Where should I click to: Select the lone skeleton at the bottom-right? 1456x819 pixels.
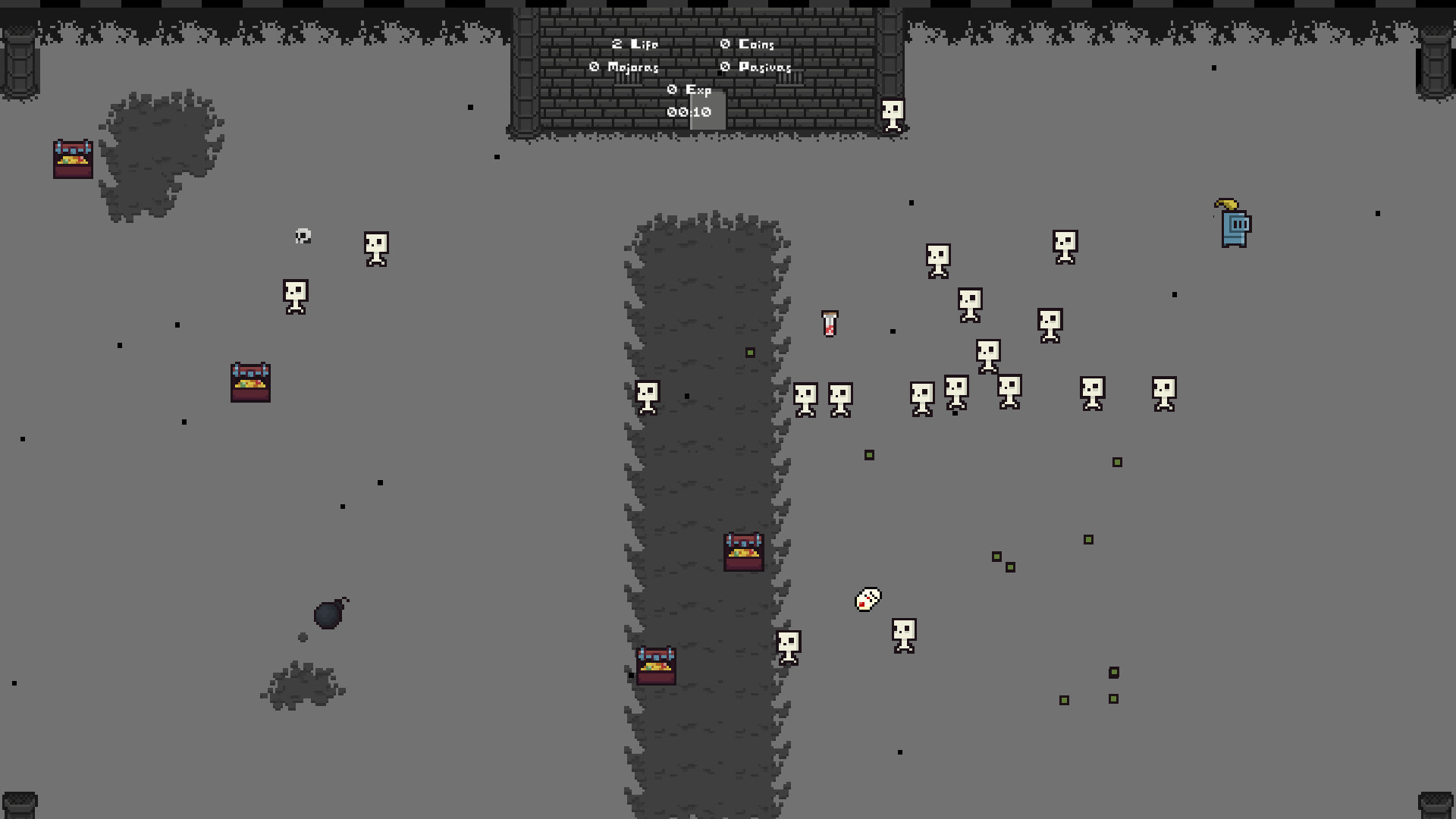tap(902, 637)
